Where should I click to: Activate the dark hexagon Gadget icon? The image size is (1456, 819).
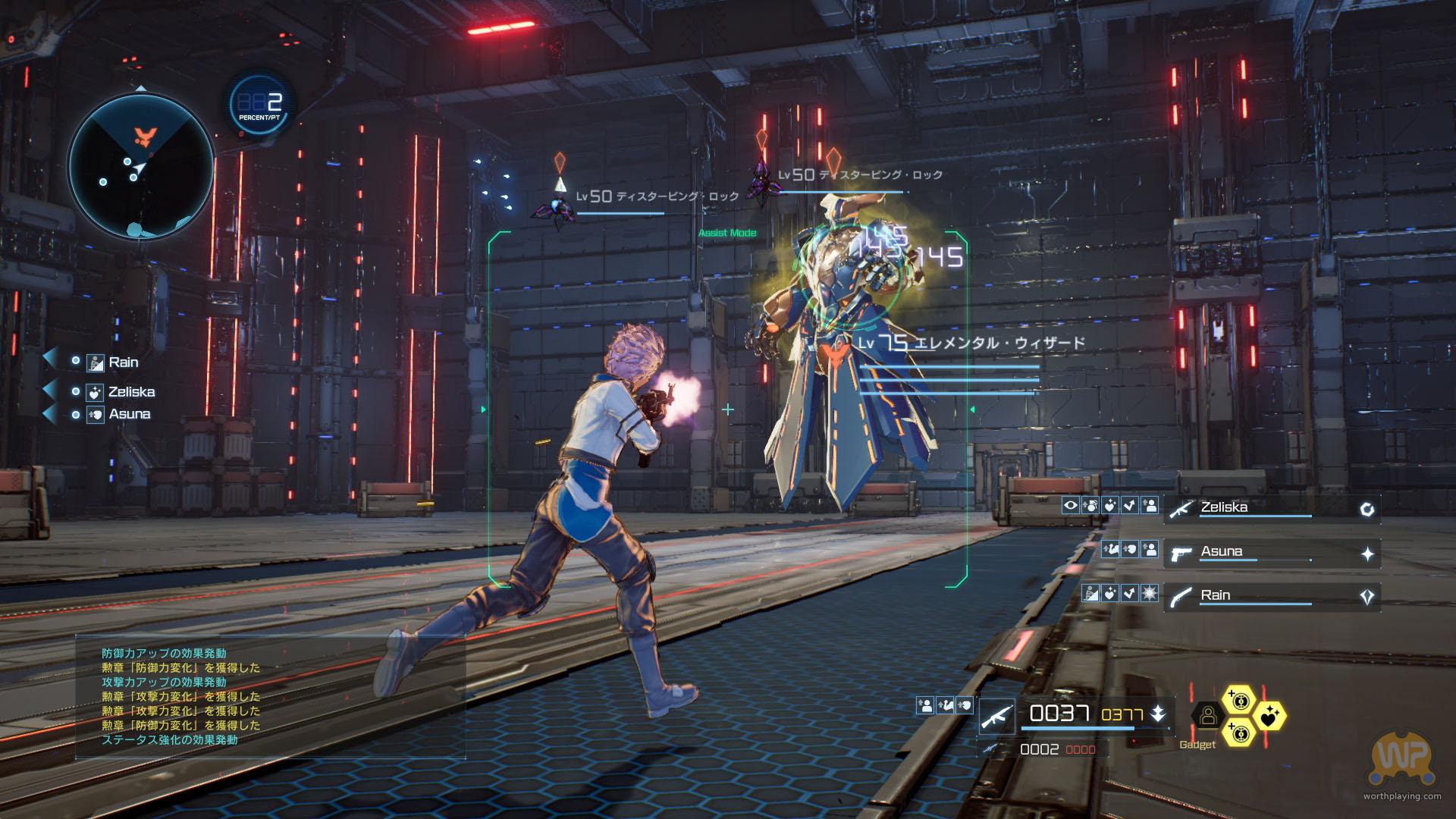(x=1208, y=715)
